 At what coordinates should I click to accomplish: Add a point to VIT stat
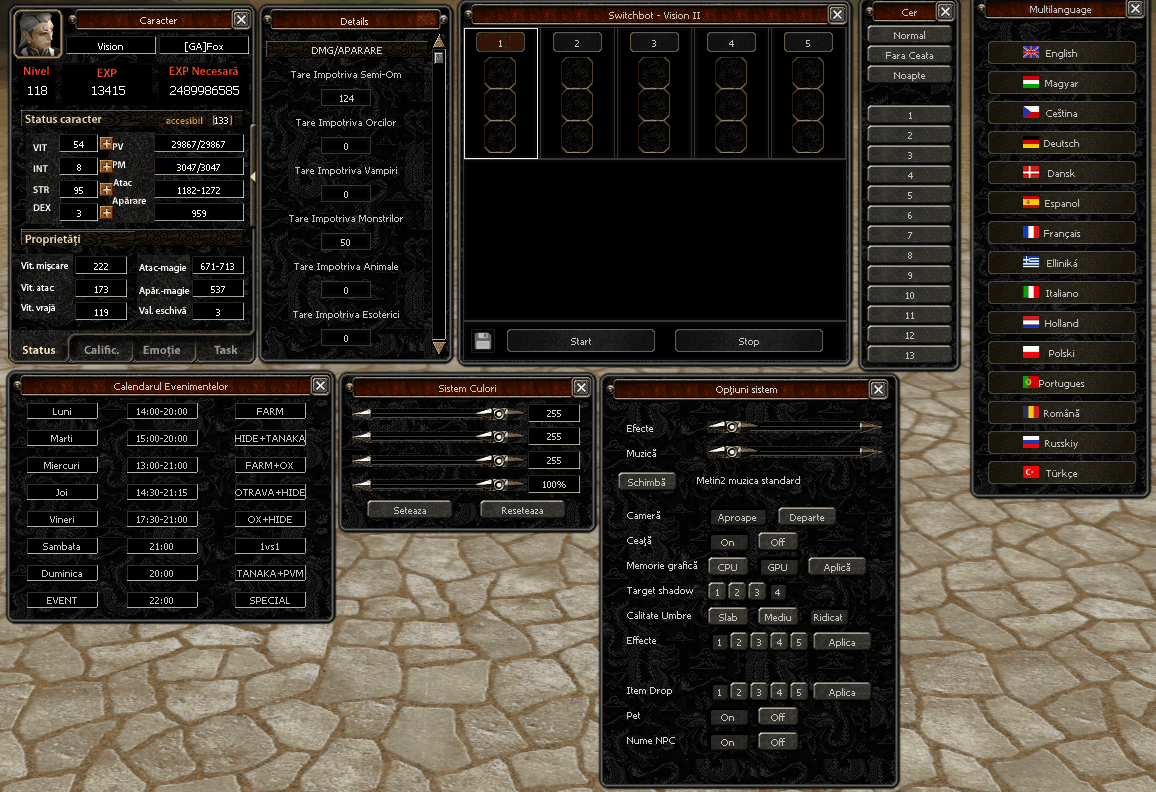[106, 145]
